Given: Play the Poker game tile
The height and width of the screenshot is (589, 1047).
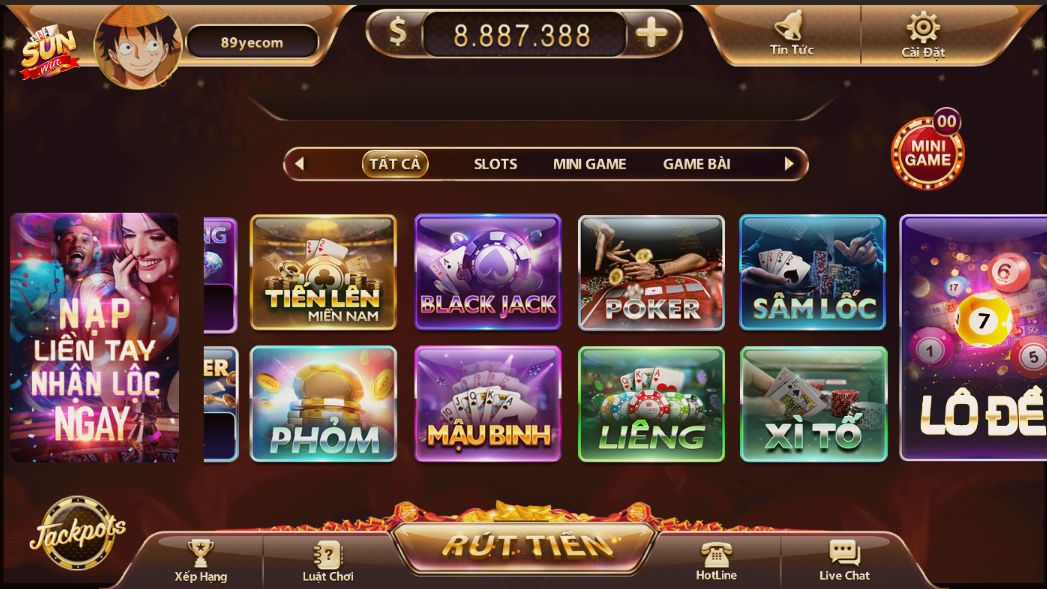Looking at the screenshot, I should point(651,272).
